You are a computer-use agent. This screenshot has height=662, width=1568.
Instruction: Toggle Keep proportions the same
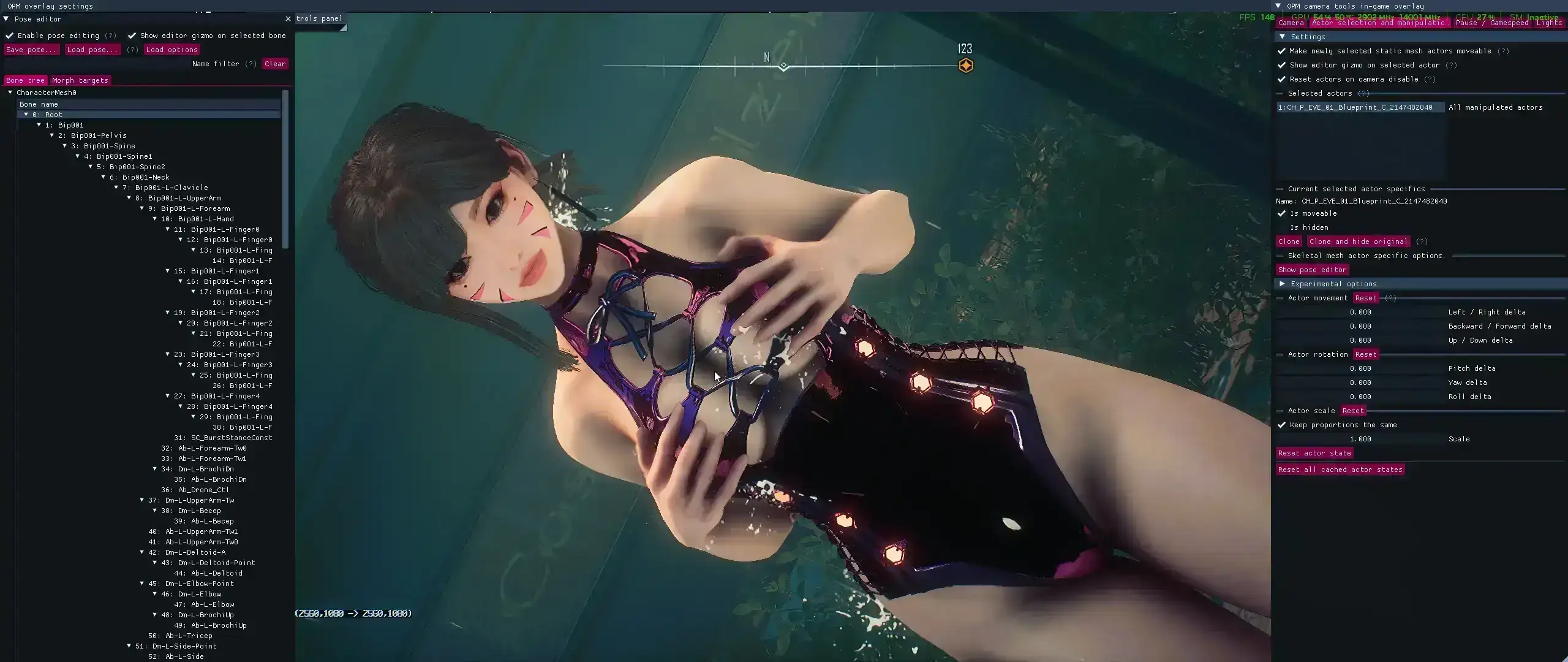tap(1283, 425)
